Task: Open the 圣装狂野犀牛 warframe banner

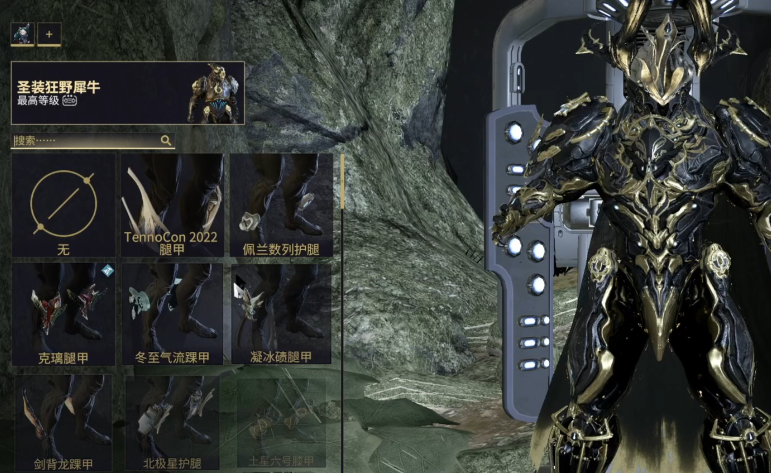Action: 127,93
